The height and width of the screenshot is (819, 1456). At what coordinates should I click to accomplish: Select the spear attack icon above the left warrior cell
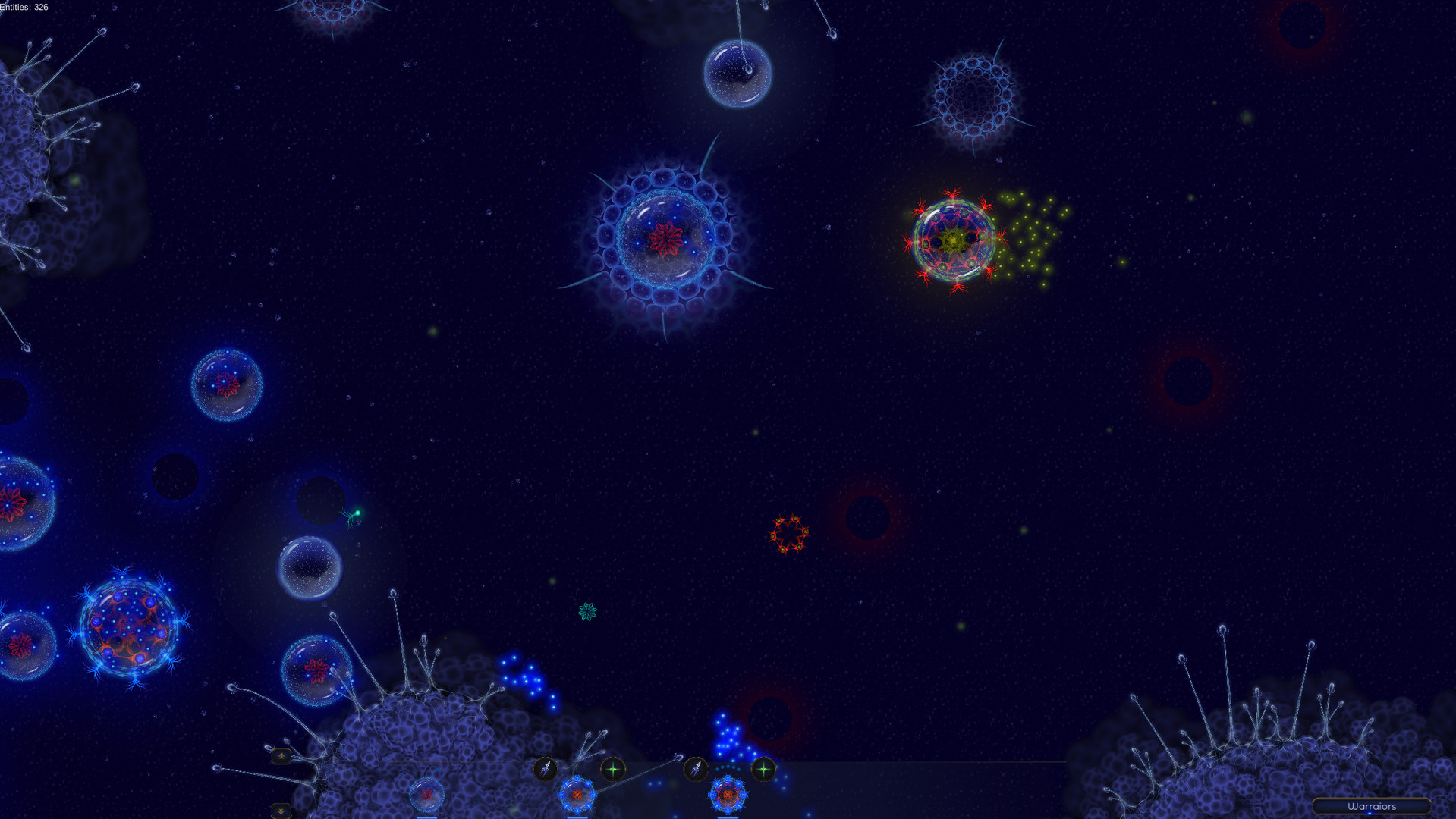544,769
